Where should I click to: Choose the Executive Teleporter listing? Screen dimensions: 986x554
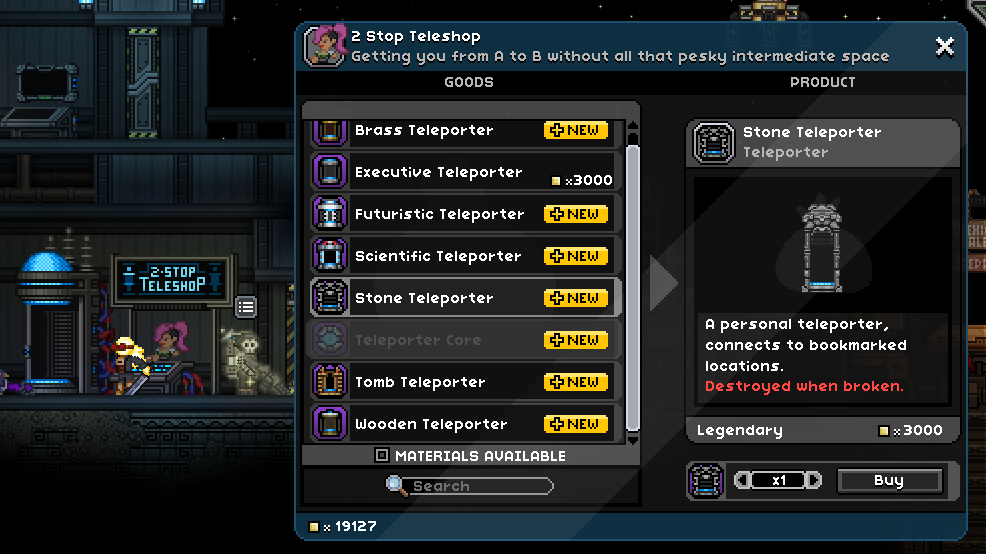(462, 172)
